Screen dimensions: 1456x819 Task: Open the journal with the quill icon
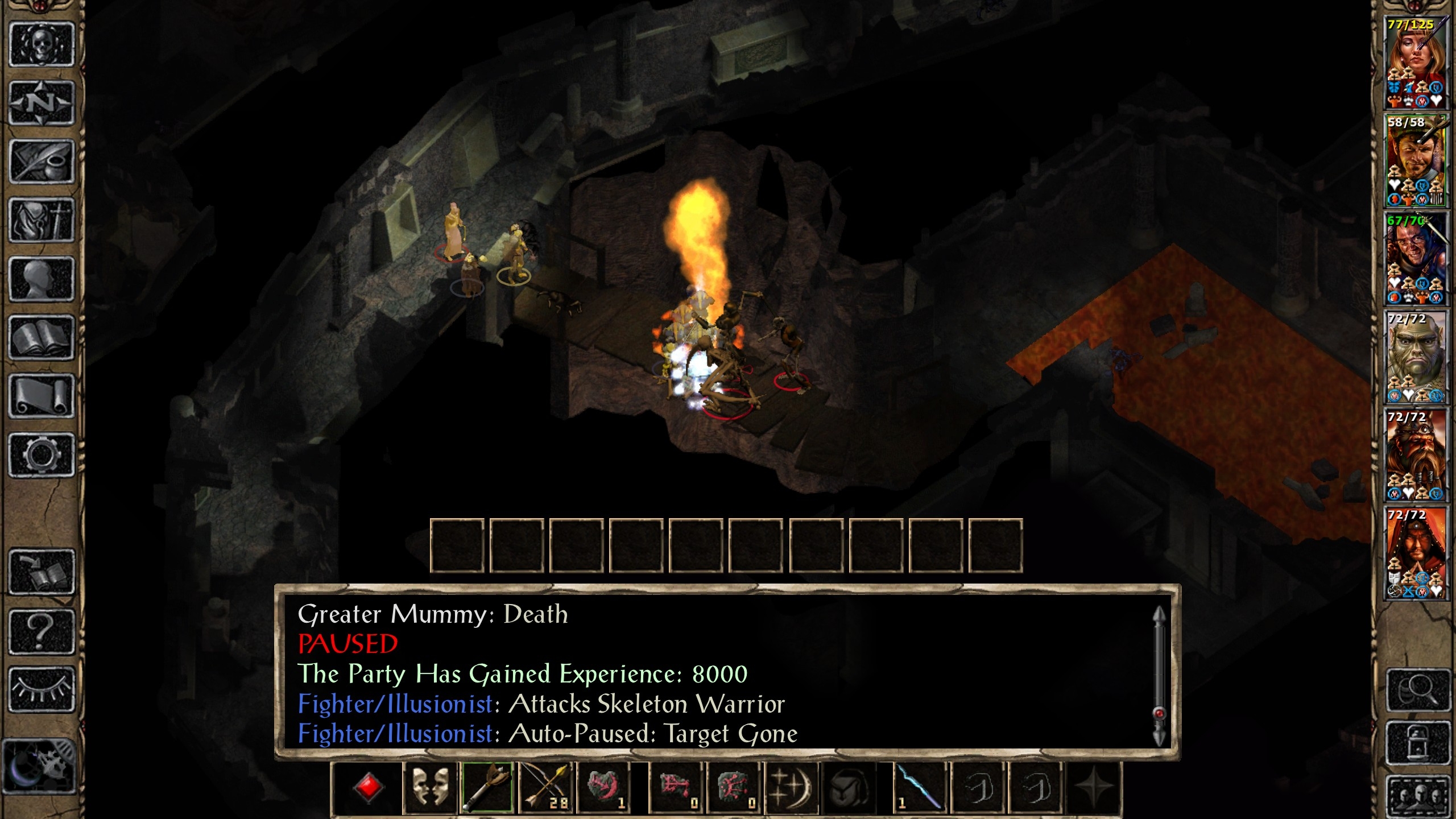(42, 162)
